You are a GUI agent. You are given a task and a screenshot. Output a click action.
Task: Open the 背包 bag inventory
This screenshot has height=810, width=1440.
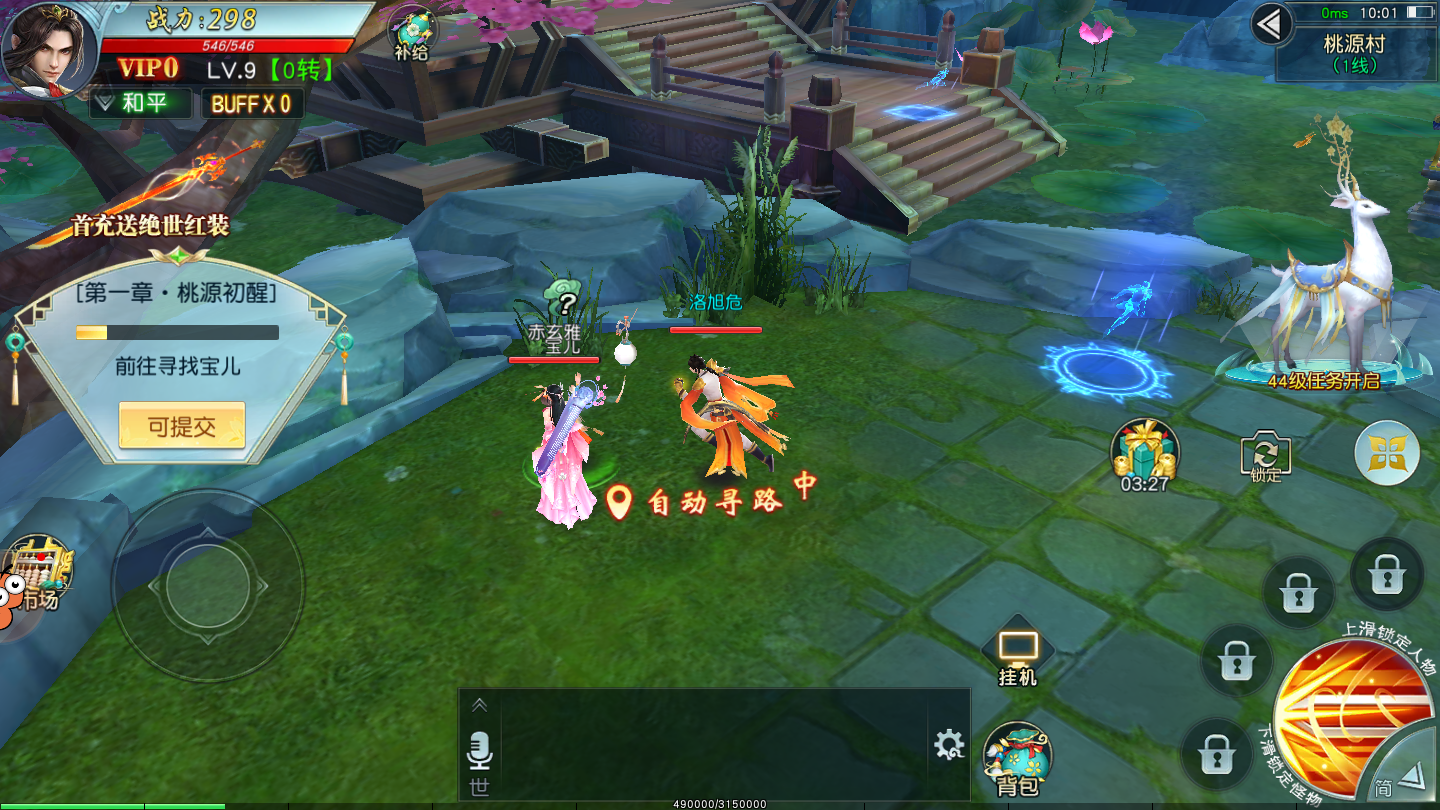click(1017, 761)
